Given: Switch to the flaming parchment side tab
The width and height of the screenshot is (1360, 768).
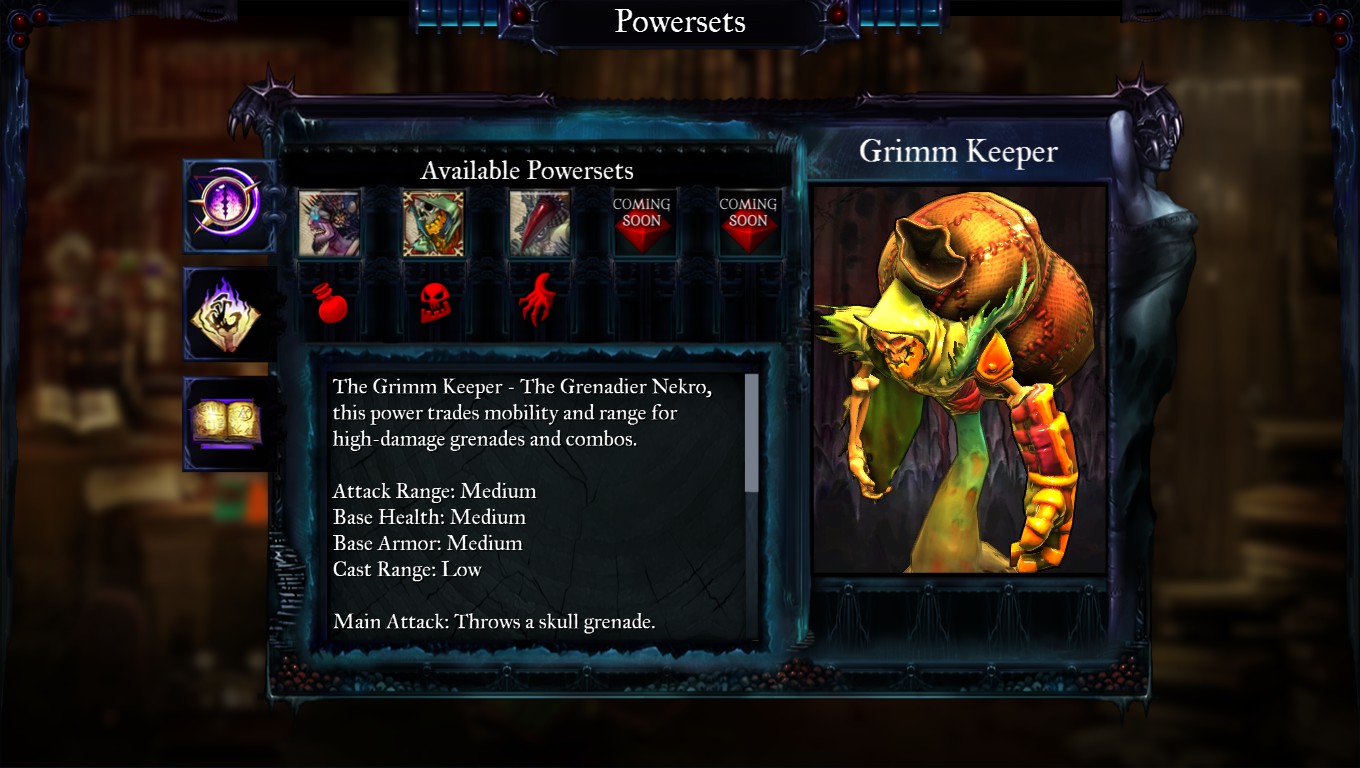Looking at the screenshot, I should [229, 314].
